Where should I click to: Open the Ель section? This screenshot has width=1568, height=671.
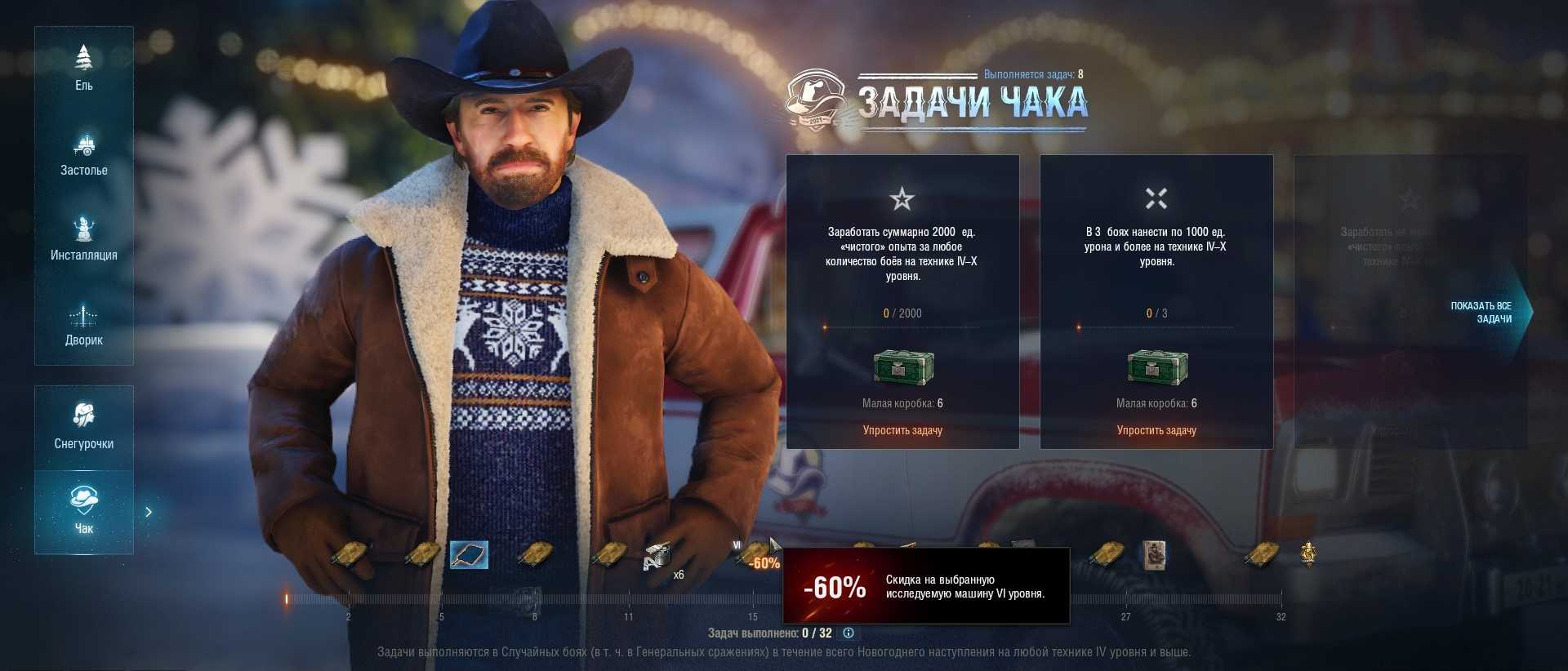[83, 69]
